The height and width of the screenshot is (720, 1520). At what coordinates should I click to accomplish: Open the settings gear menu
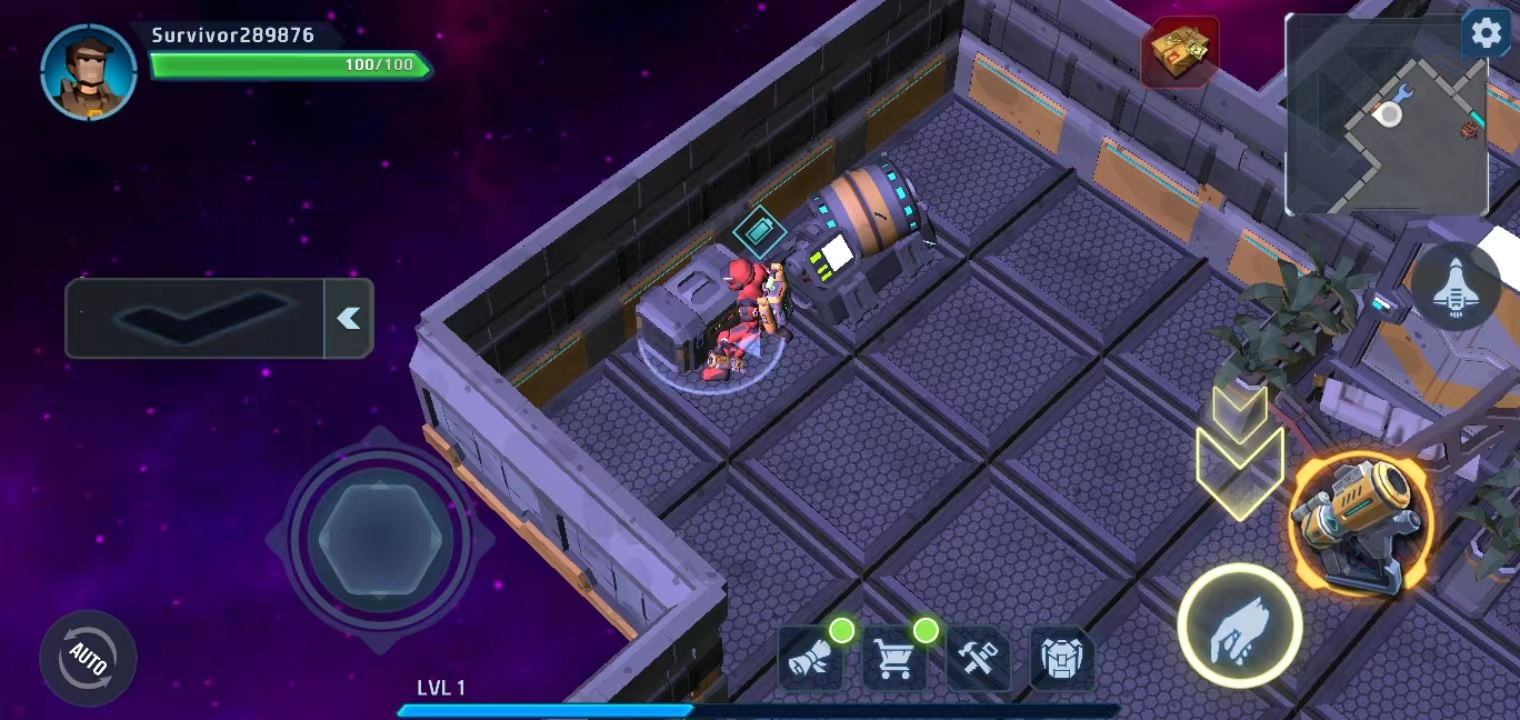(1486, 34)
